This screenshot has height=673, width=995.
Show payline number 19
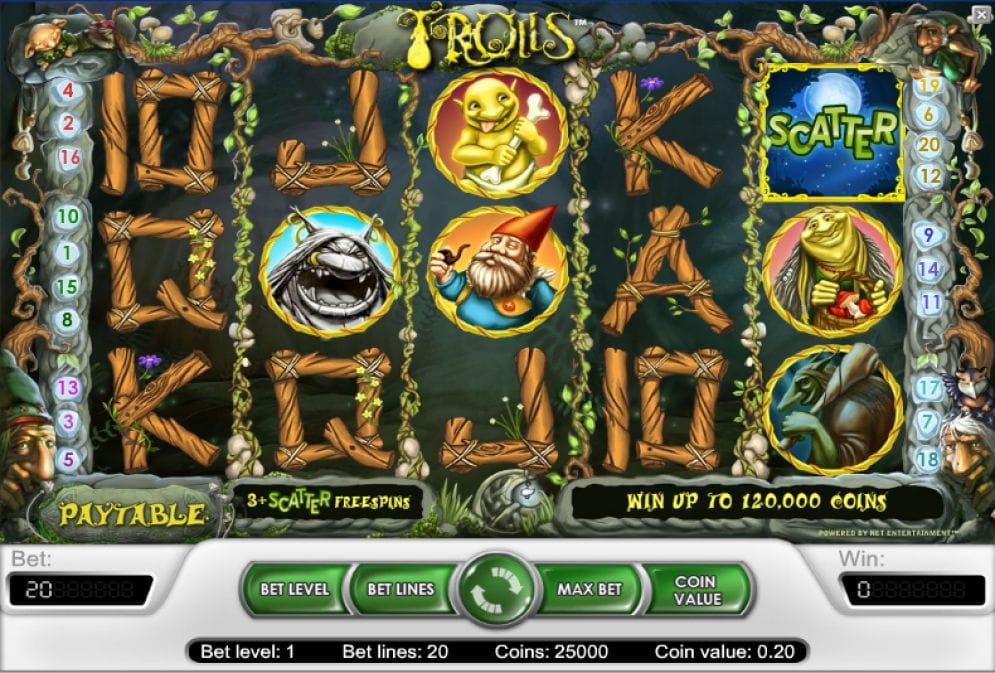click(929, 86)
